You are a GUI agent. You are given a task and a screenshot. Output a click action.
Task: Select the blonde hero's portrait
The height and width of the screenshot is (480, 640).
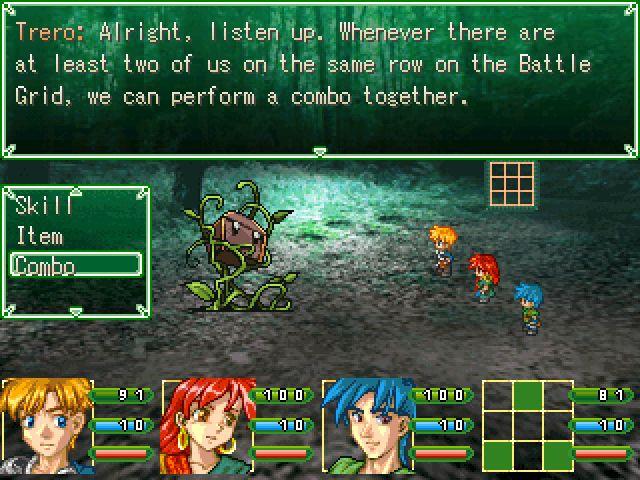pyautogui.click(x=45, y=425)
